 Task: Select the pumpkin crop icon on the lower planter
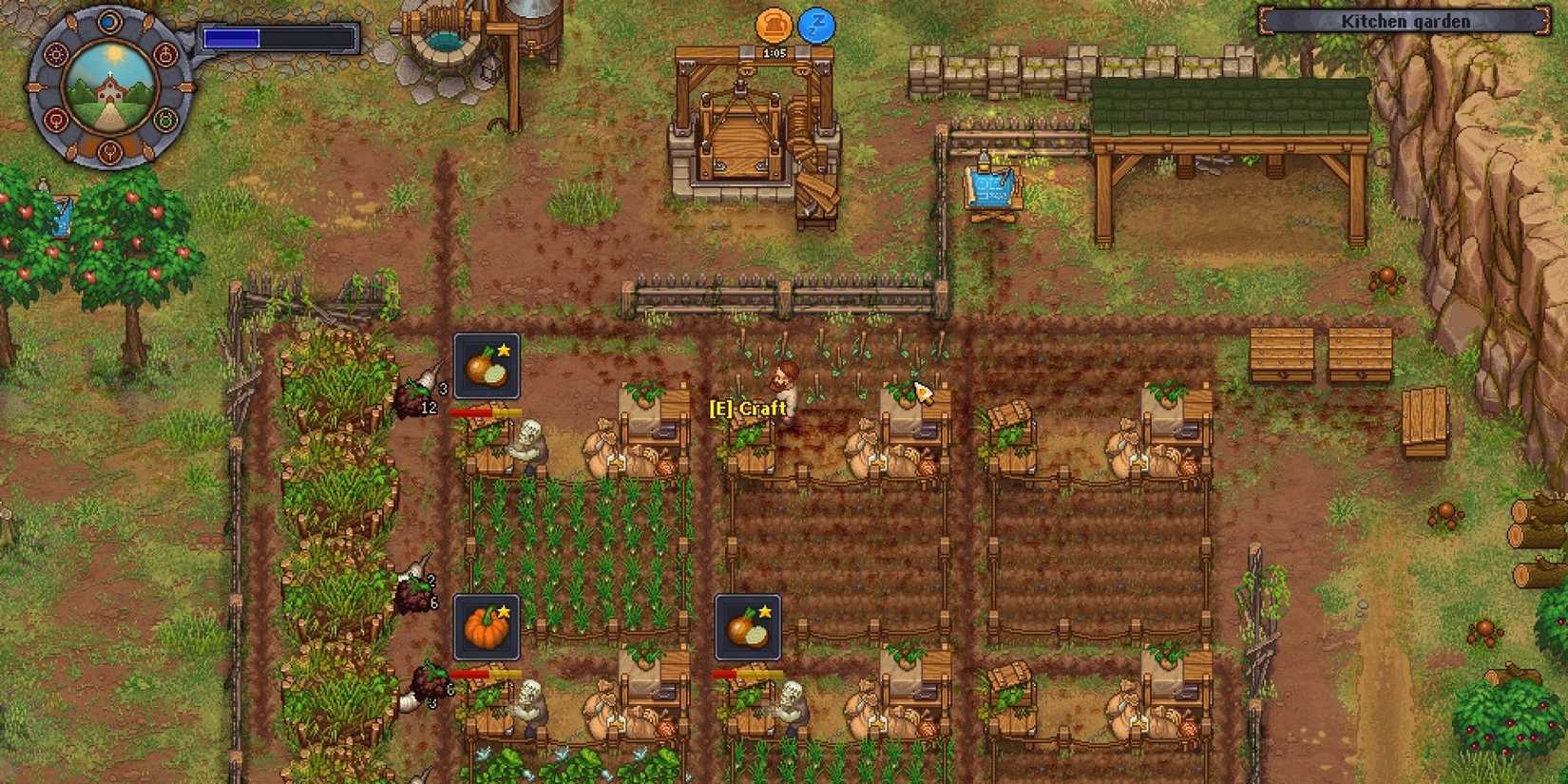(487, 627)
